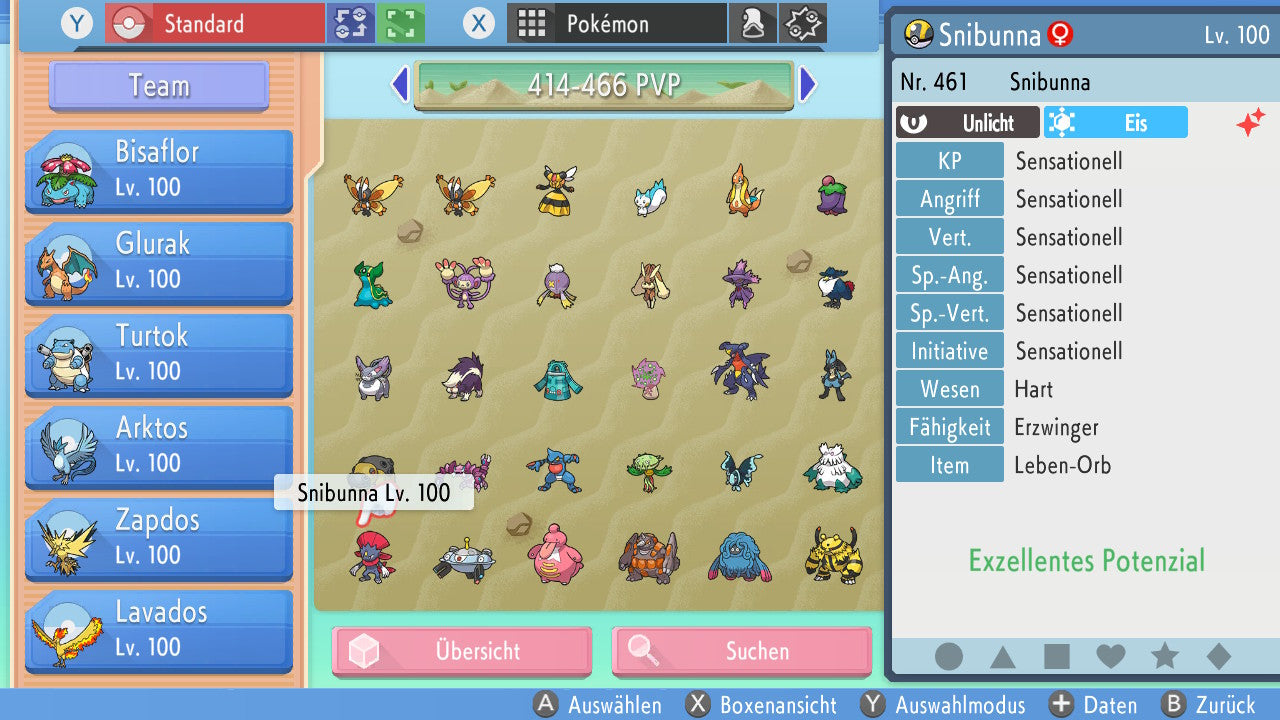Switch to the Team panel
Viewport: 1280px width, 720px height.
click(157, 86)
